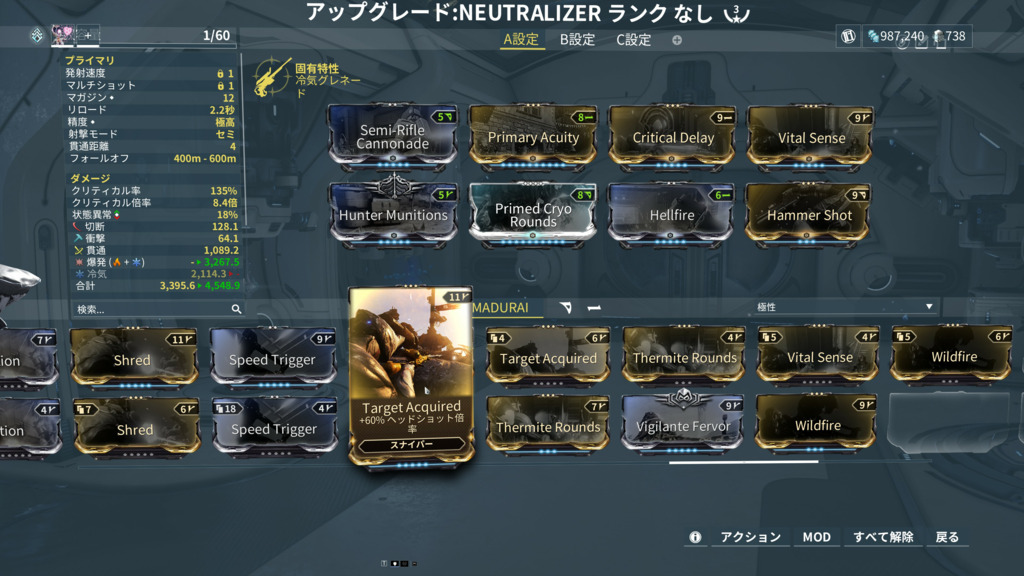Image resolution: width=1024 pixels, height=576 pixels.
Task: Open the info icon beside アクション
Action: pos(695,537)
